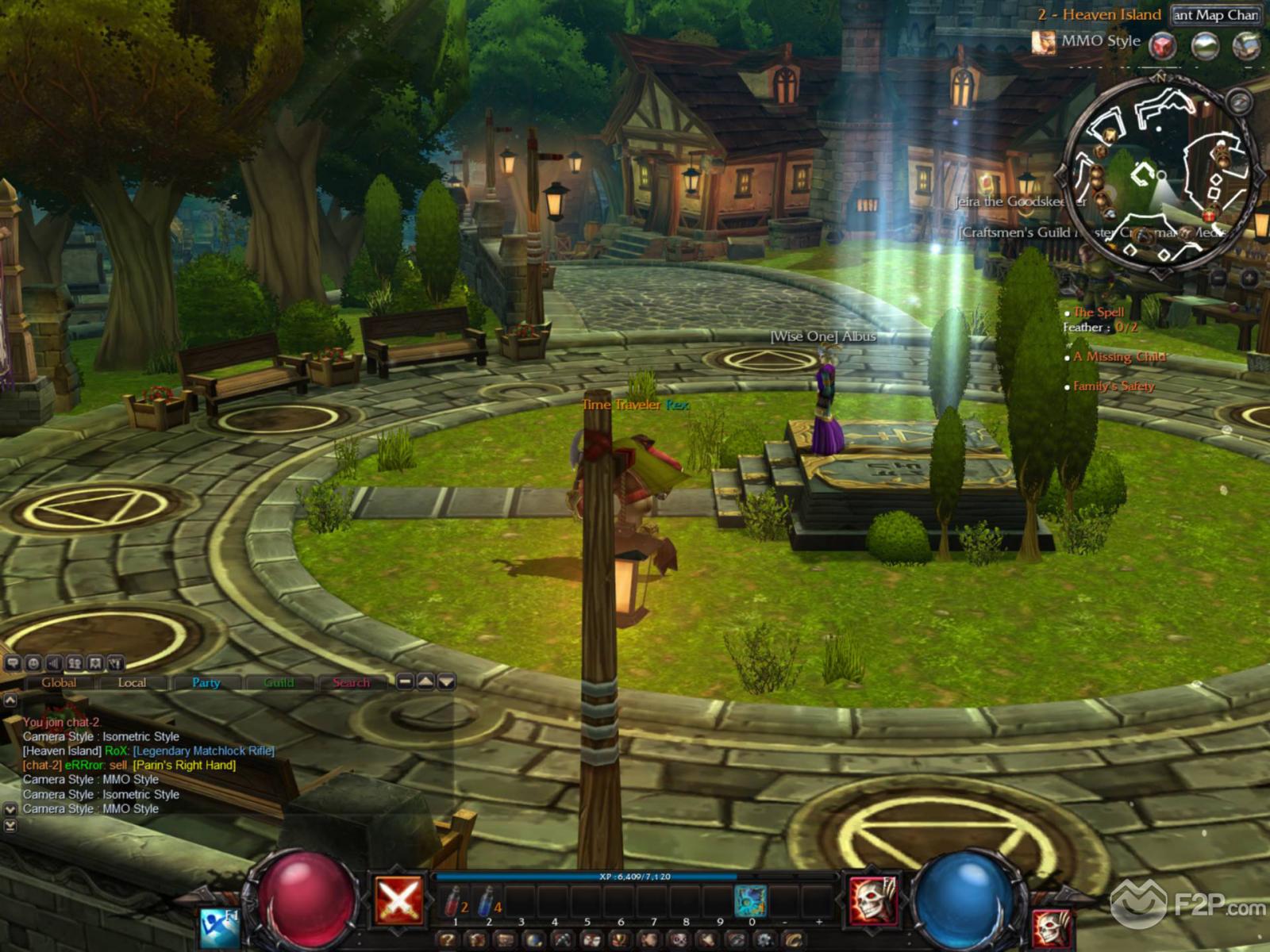Switch to the Guild chat tab

click(x=279, y=682)
